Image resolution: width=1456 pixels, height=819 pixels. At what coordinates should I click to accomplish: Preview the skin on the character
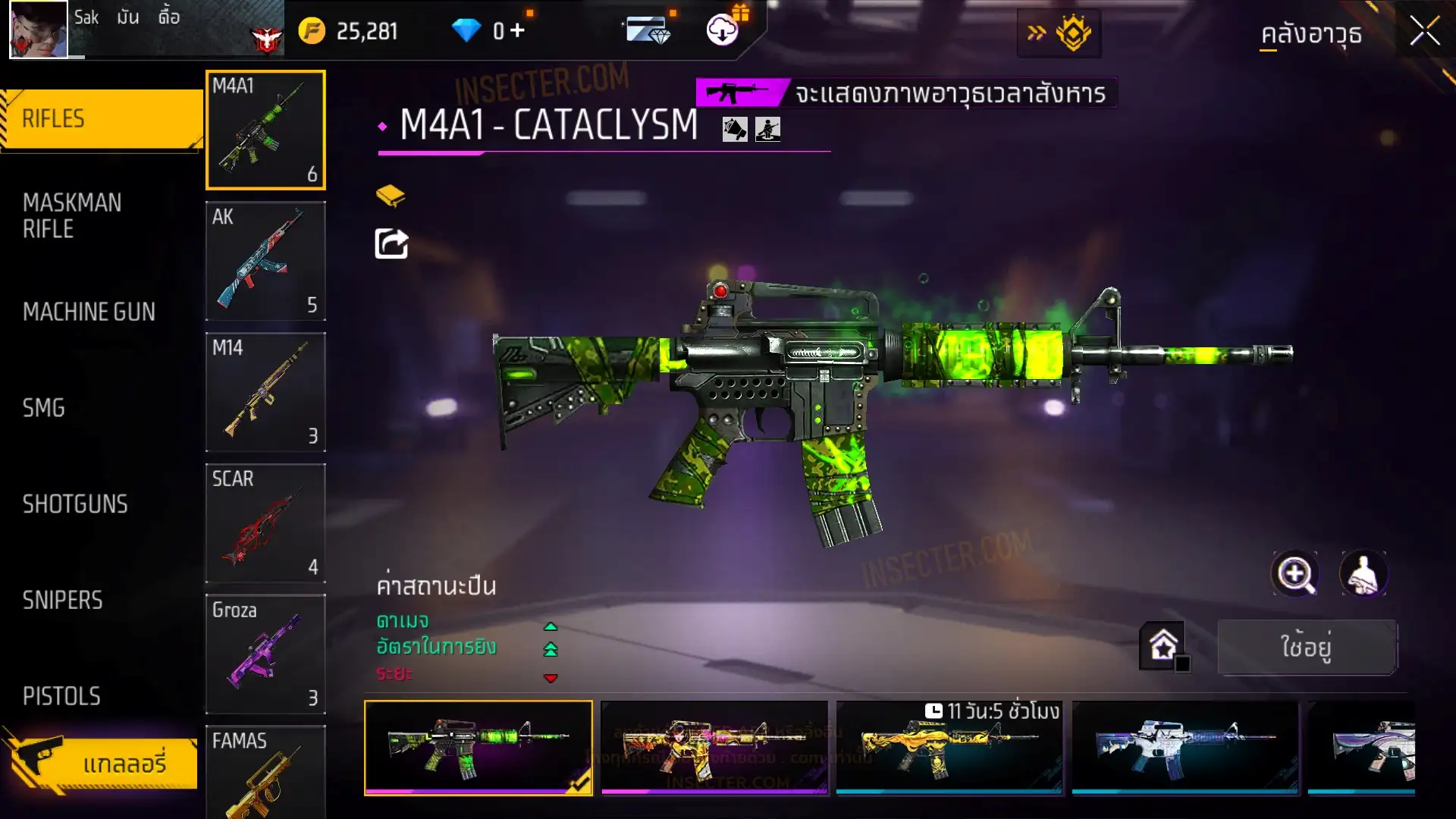1363,574
